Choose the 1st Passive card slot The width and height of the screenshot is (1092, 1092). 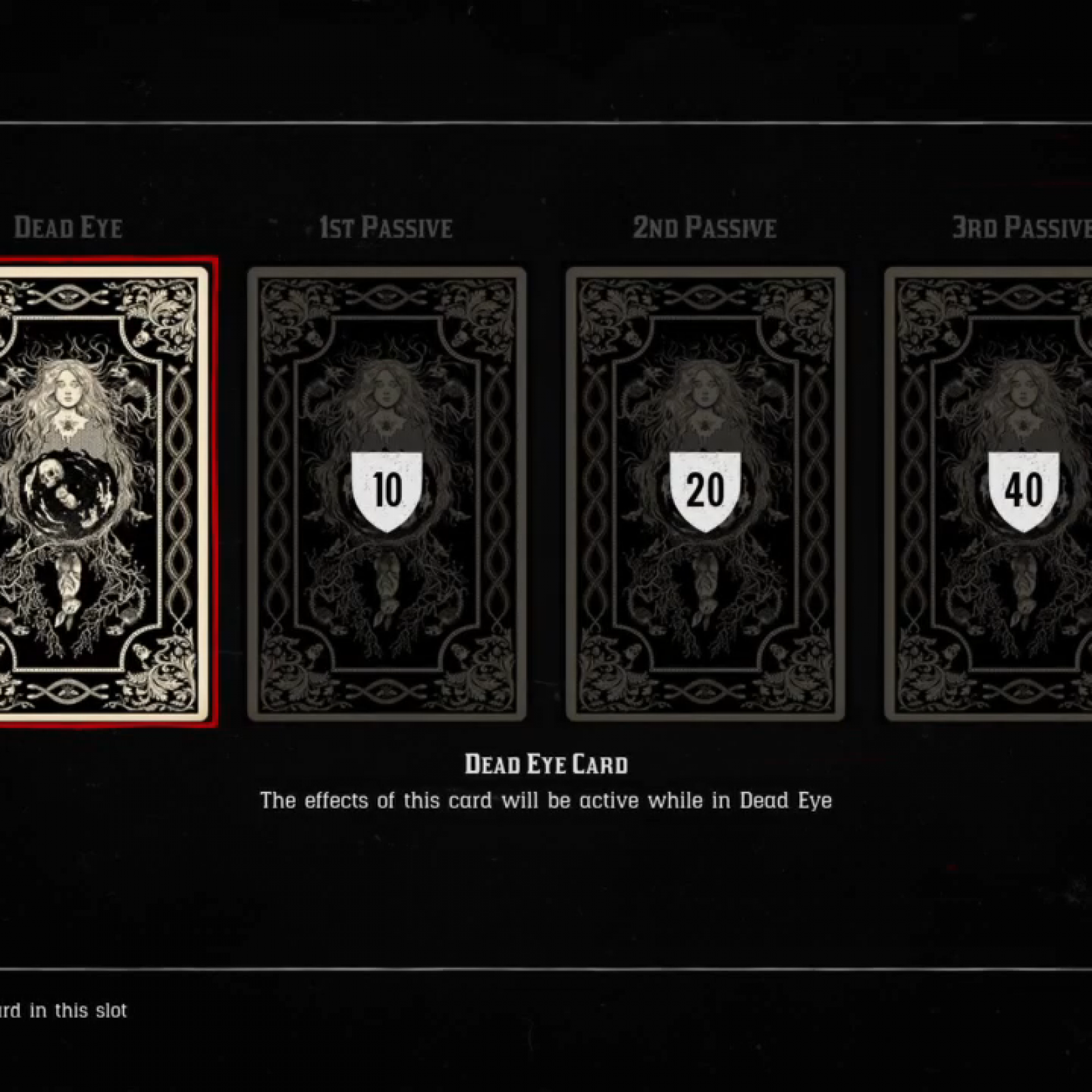(386, 493)
